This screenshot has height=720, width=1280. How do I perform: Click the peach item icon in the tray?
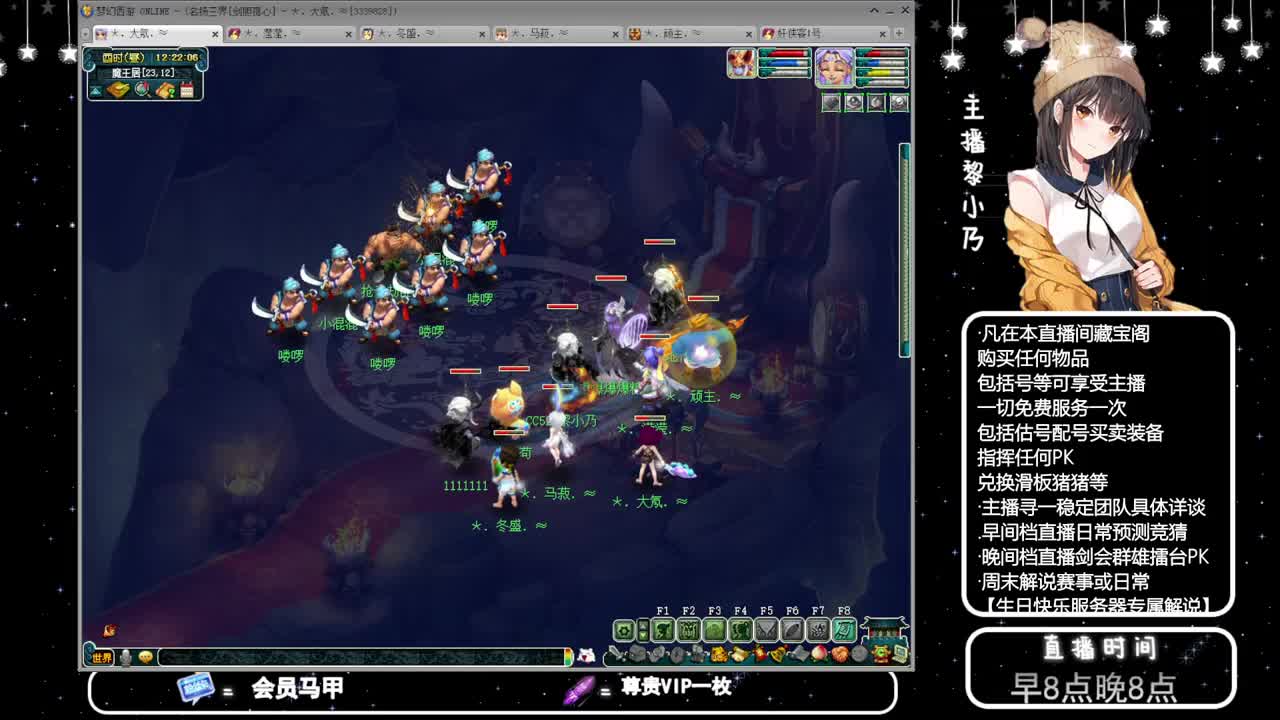click(x=818, y=654)
